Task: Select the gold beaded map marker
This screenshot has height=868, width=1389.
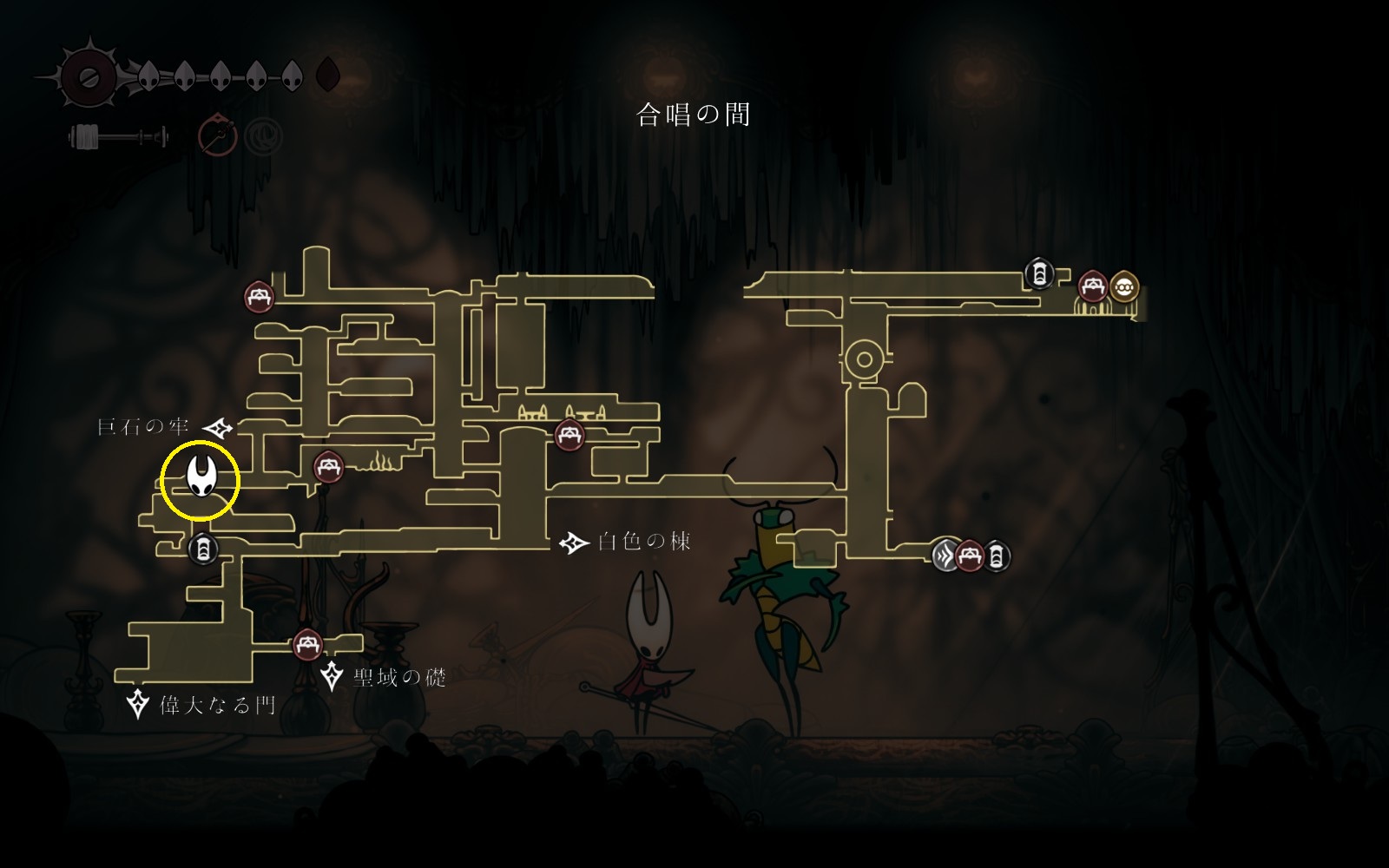Action: point(1124,286)
